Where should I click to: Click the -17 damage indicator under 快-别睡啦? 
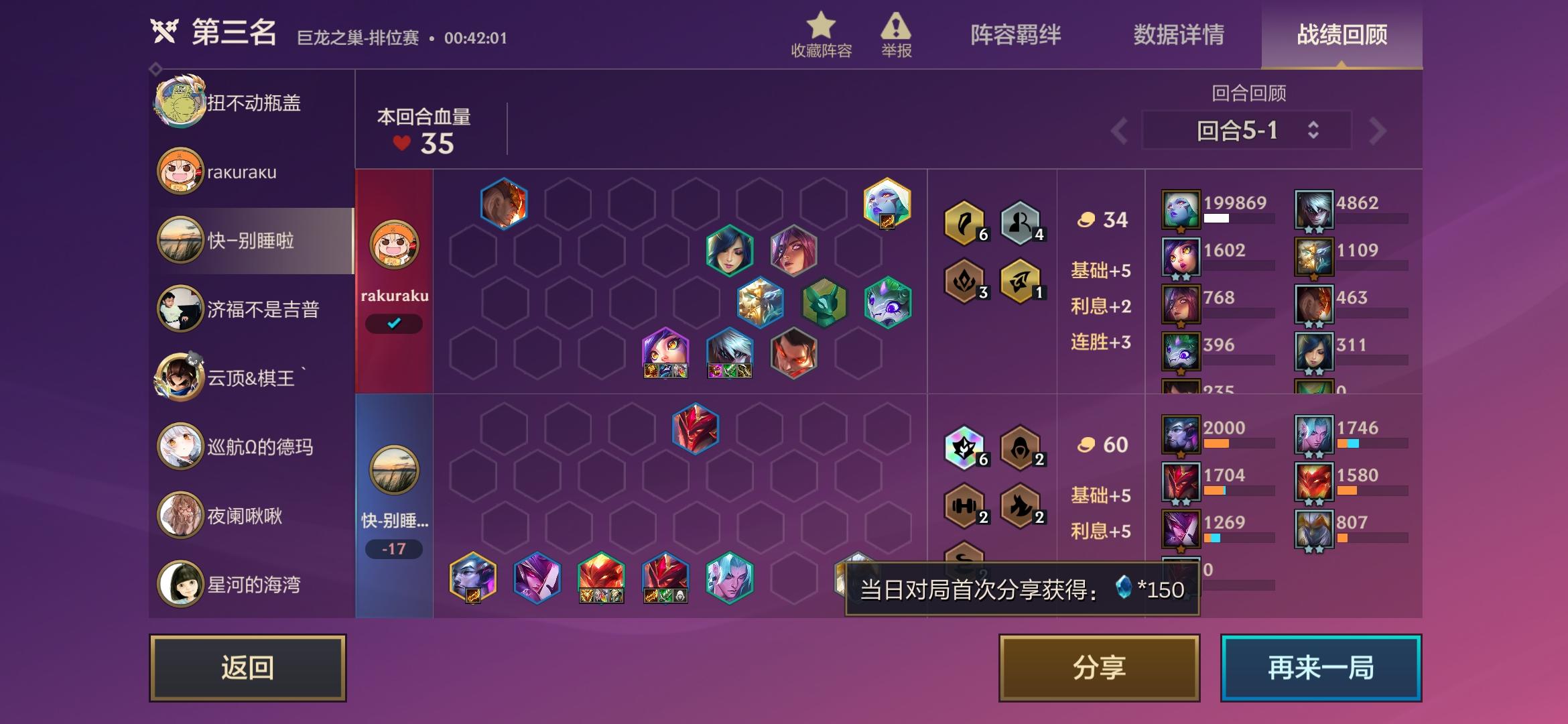[x=394, y=550]
